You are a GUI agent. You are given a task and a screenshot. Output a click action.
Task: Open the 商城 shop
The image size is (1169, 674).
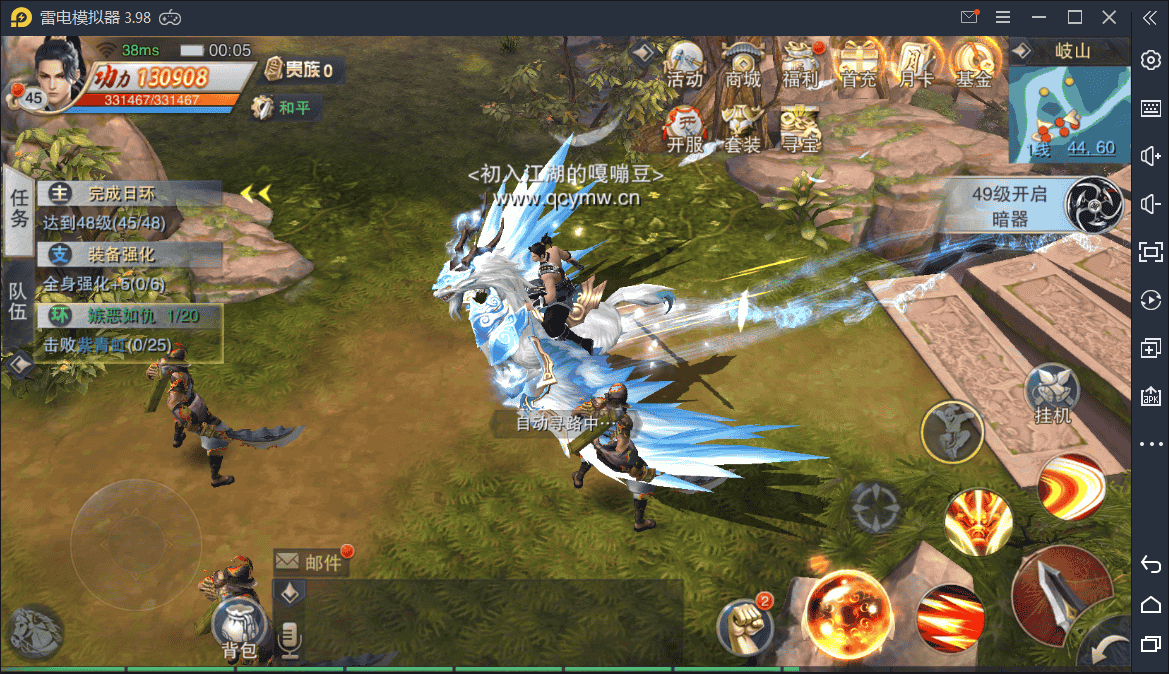click(743, 64)
